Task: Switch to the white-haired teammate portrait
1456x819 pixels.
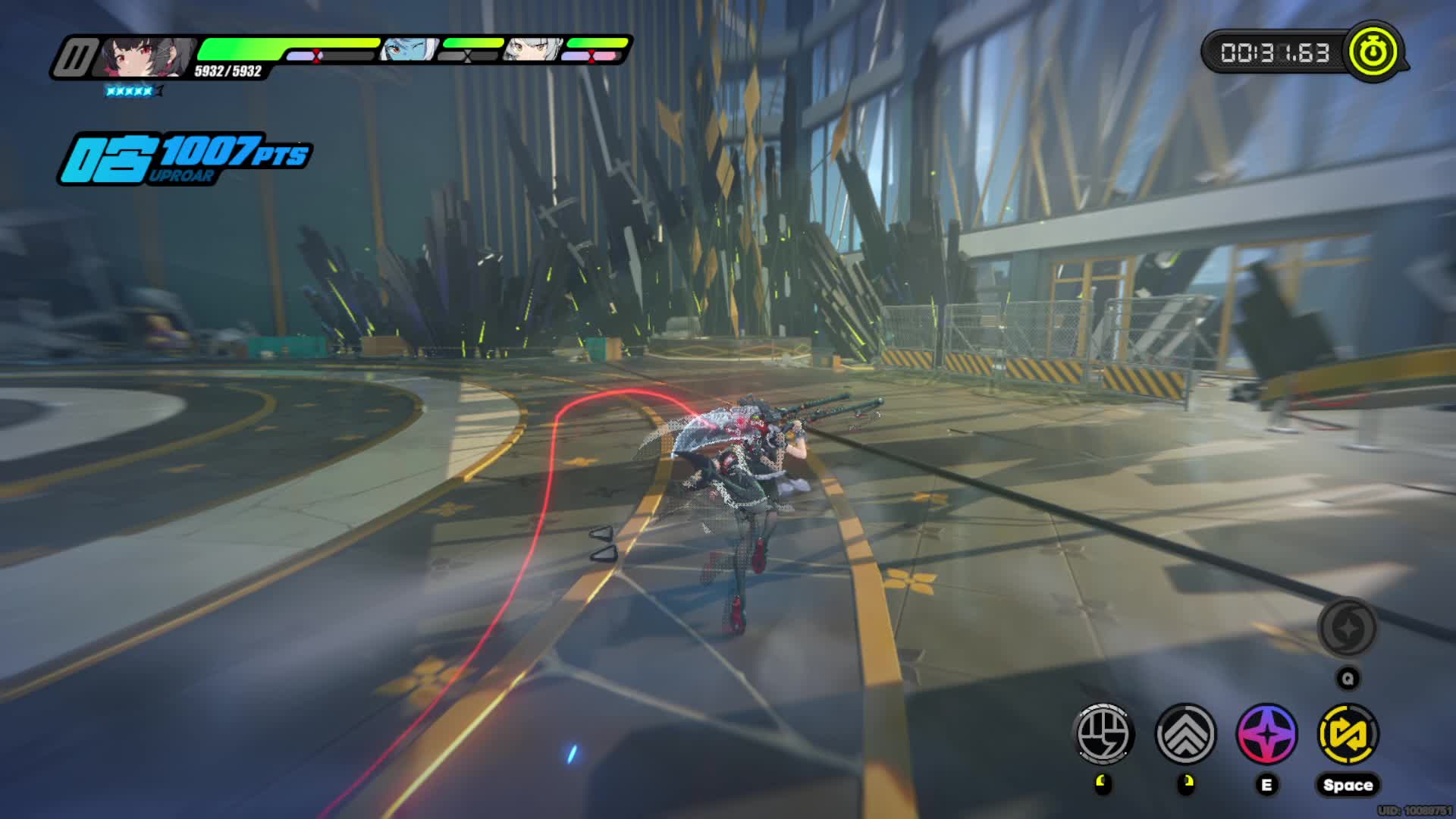Action: click(x=533, y=50)
